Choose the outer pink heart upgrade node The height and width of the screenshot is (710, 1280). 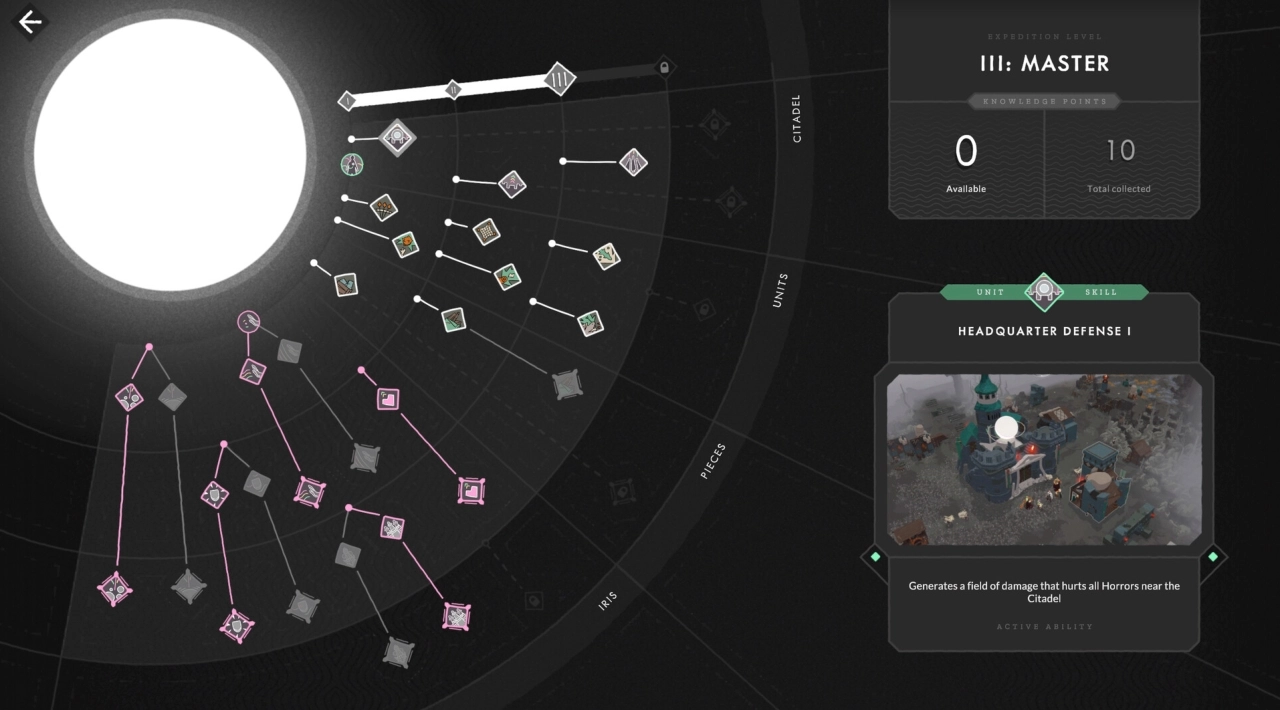click(471, 490)
